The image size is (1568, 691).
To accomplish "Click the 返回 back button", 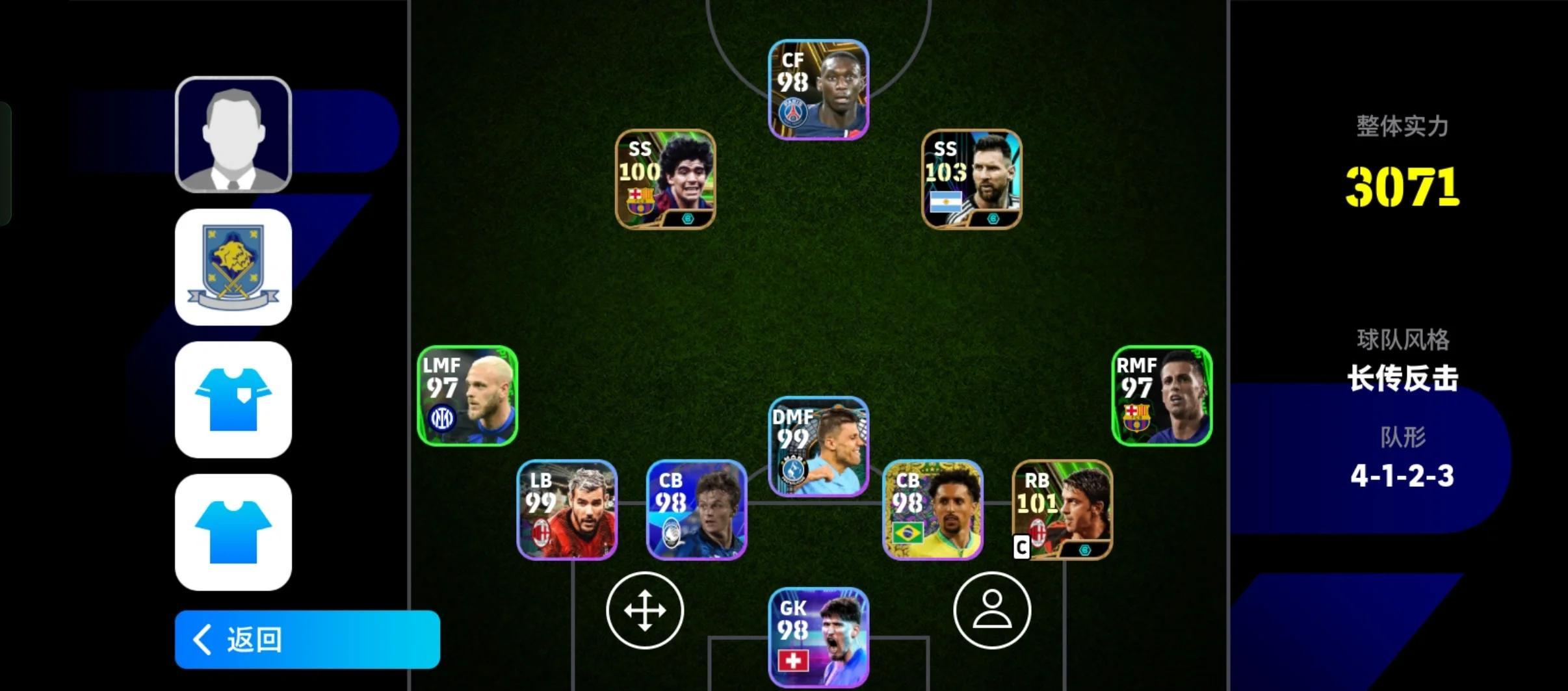I will coord(307,639).
